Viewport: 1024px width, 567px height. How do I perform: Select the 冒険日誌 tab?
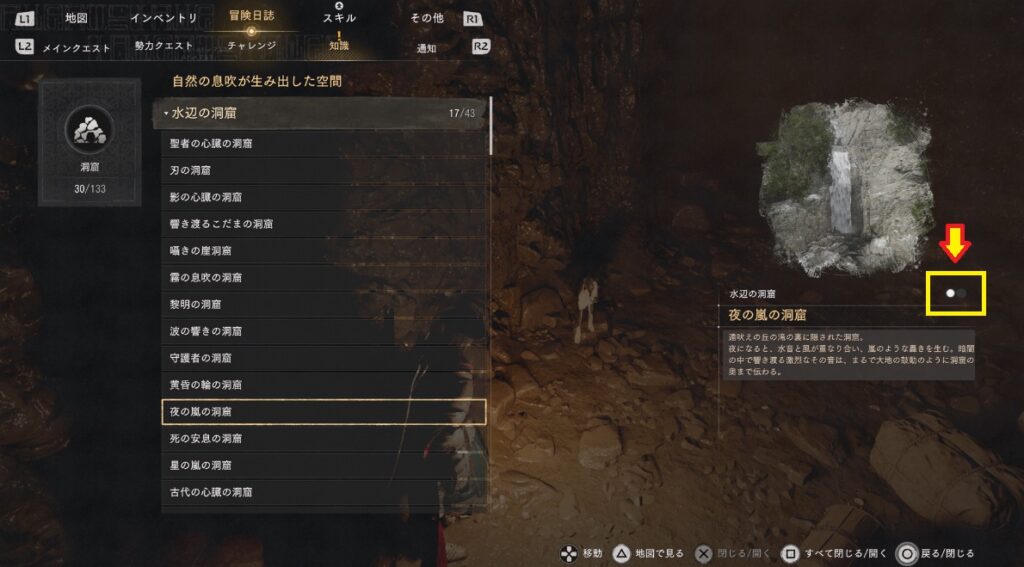click(x=250, y=17)
